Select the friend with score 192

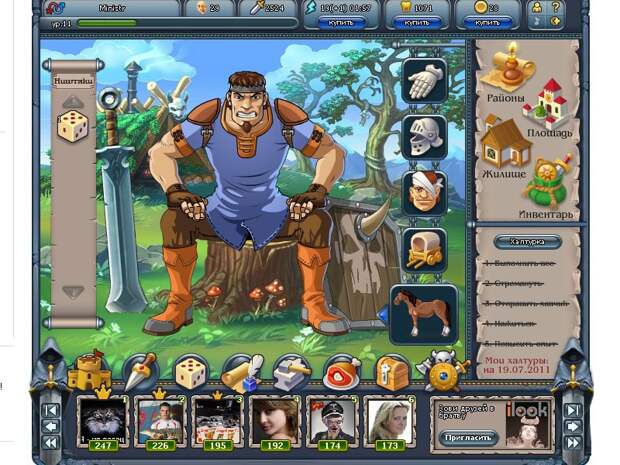[x=274, y=420]
